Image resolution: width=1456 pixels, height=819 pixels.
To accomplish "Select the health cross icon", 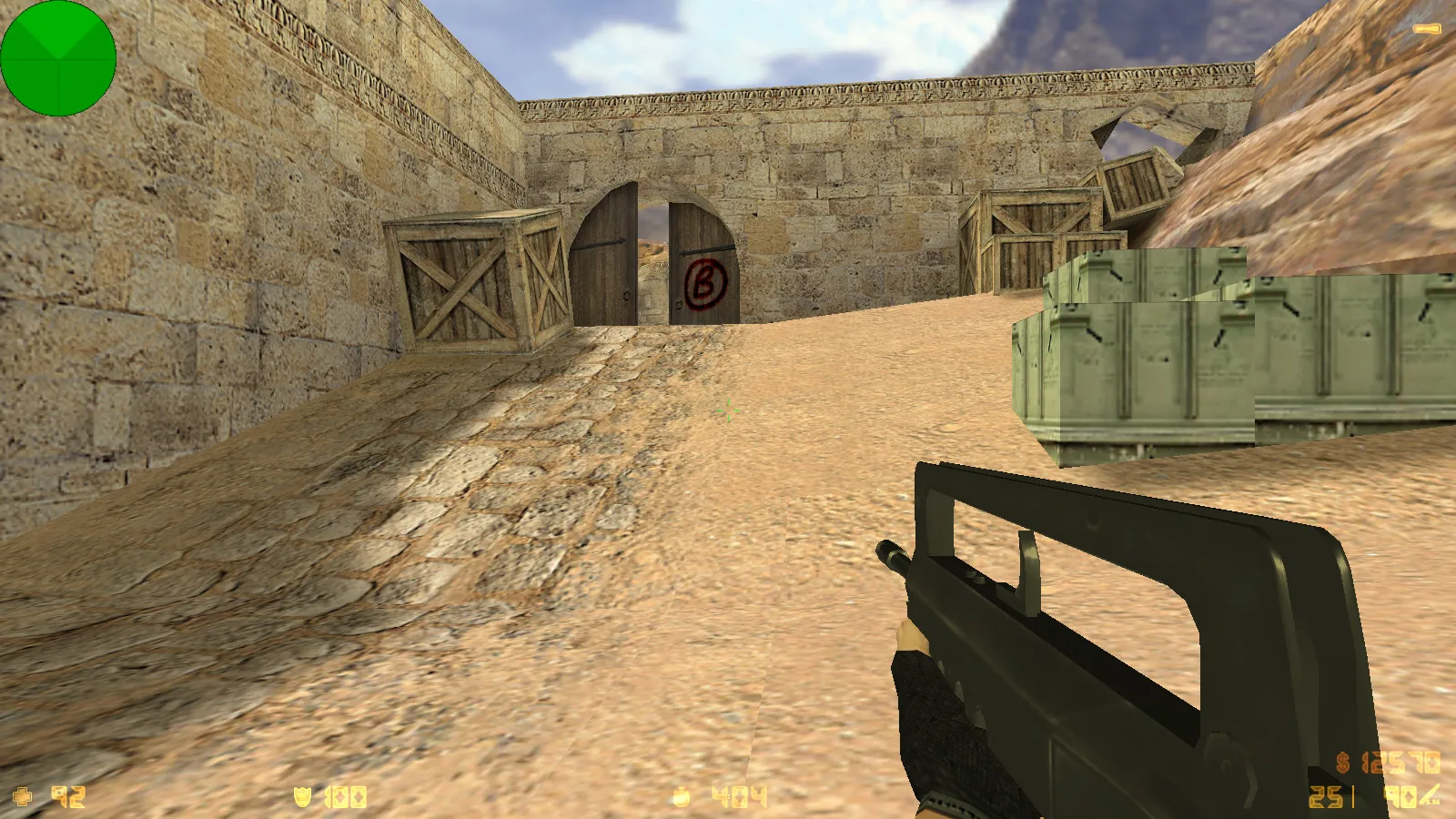I will coord(23,797).
